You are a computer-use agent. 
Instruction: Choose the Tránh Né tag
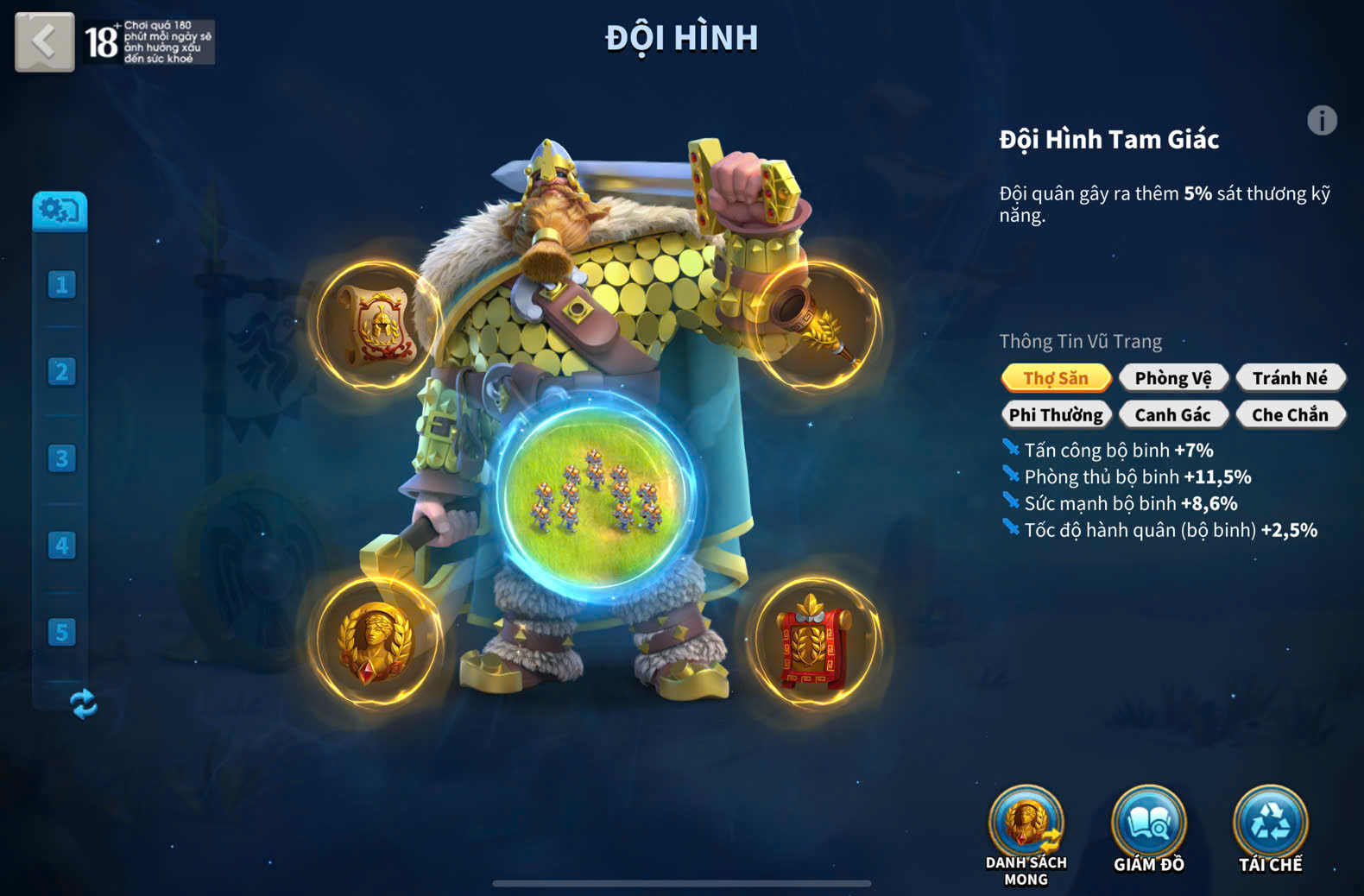click(1290, 378)
